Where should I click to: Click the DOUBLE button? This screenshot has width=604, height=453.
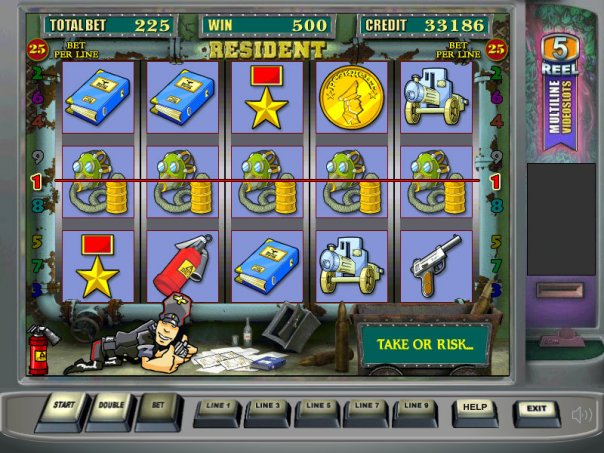tap(110, 409)
